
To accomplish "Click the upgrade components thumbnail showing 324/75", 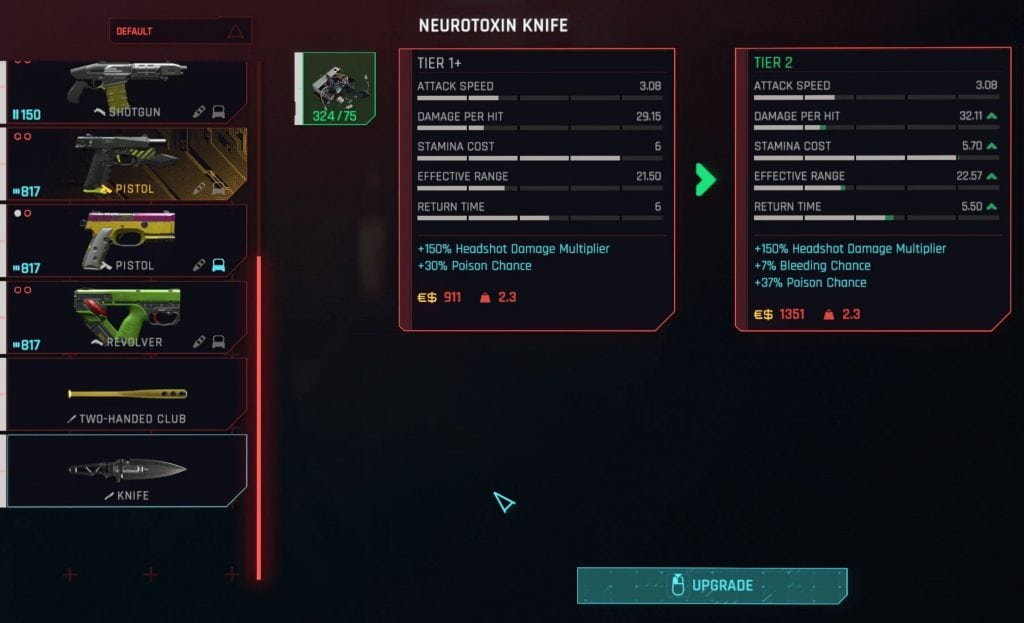I will [x=335, y=89].
